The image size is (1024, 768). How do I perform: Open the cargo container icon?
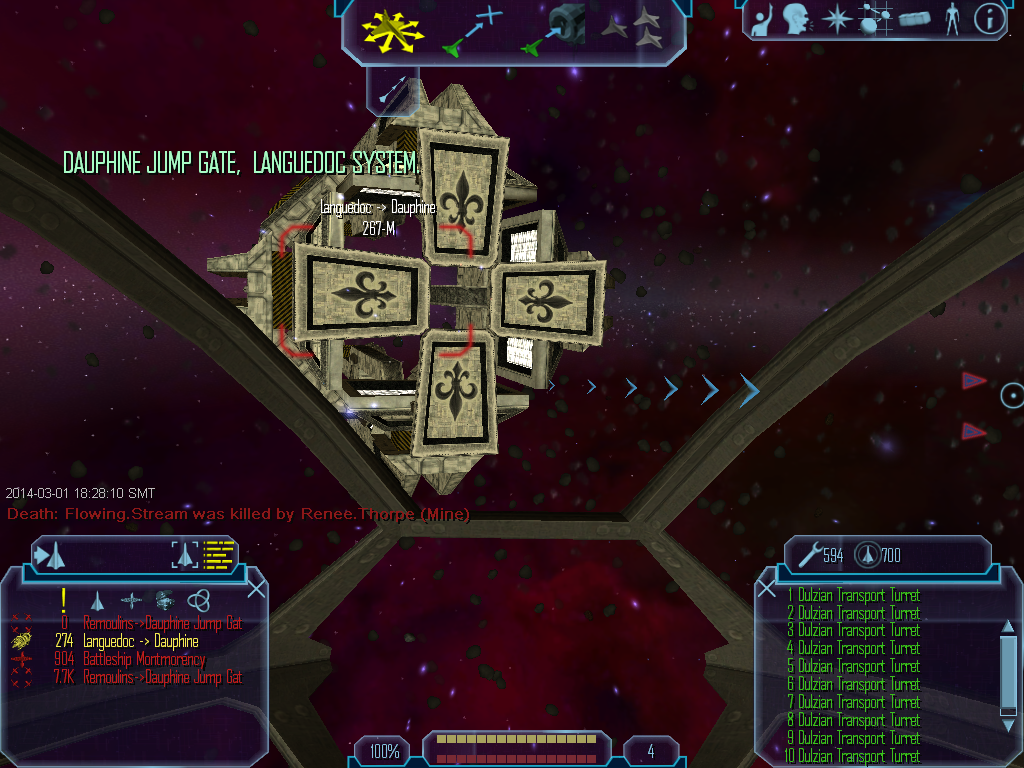click(914, 20)
